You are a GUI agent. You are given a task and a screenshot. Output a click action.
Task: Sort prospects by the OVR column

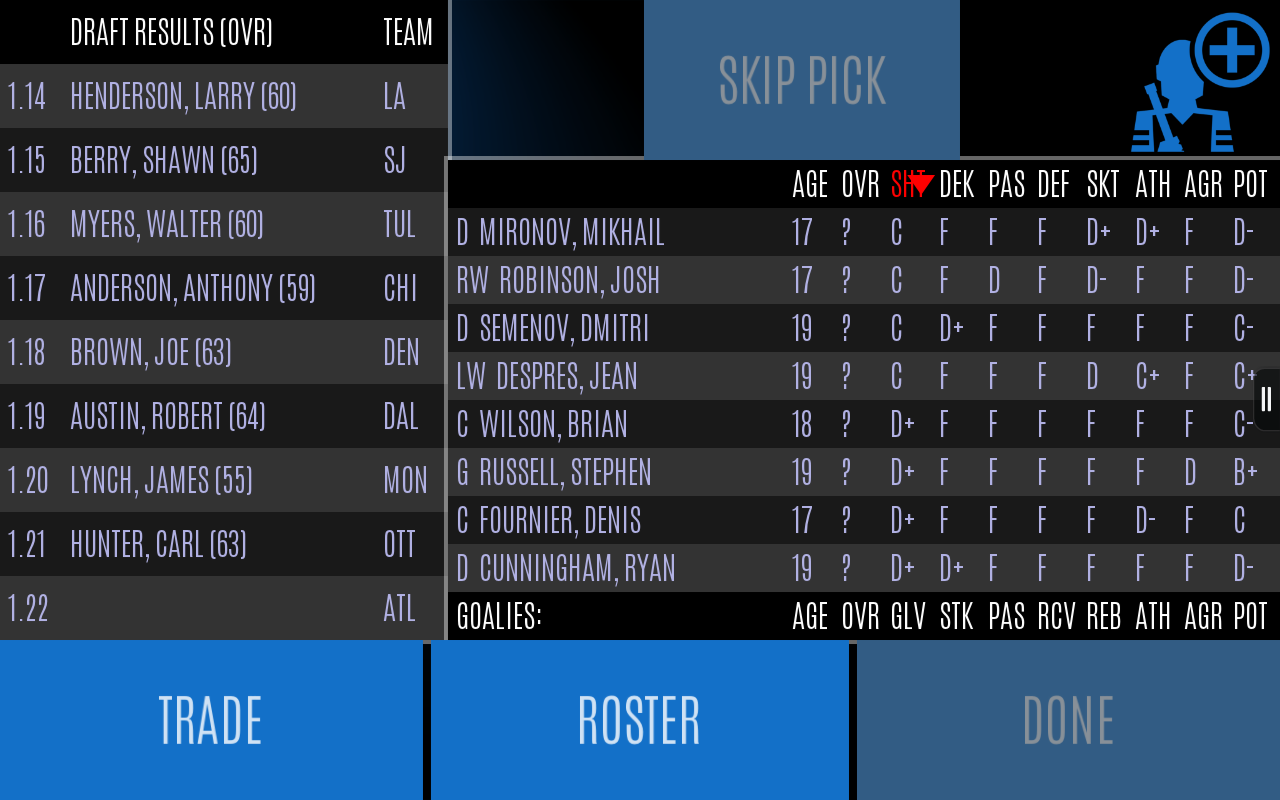click(x=860, y=184)
